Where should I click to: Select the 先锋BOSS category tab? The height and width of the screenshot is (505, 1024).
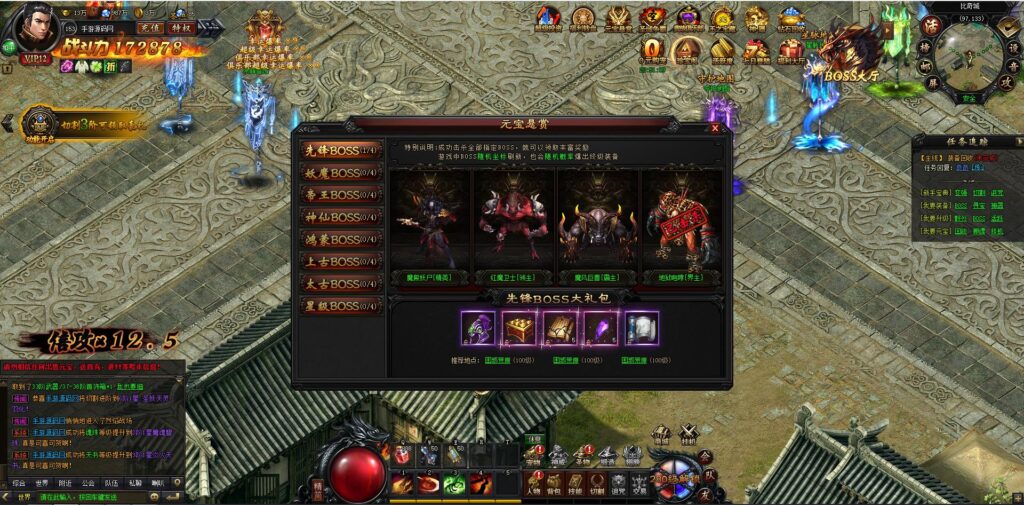click(x=341, y=150)
